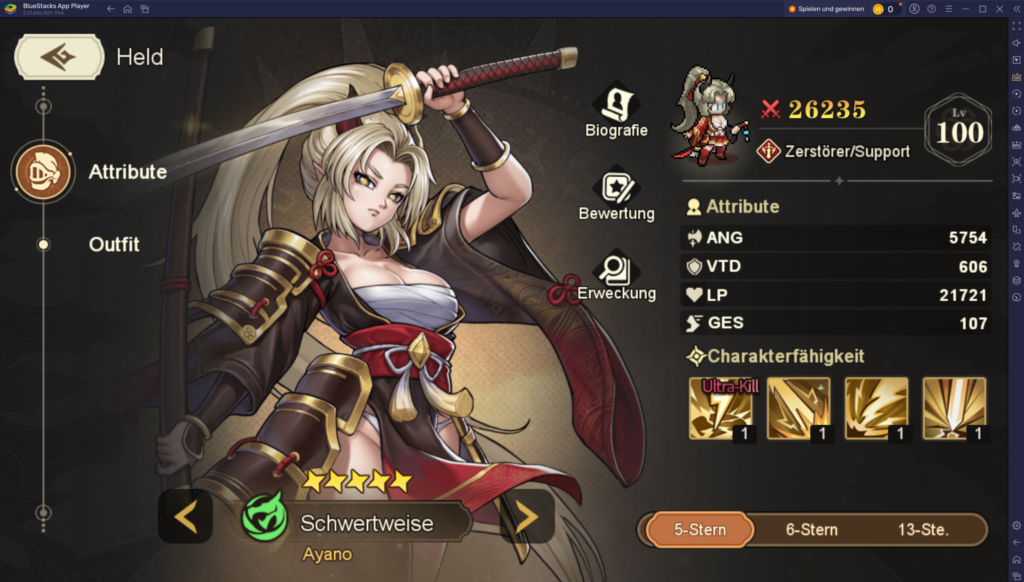Open BlueStacks home screen
Screen dimensions: 1024x582
click(x=127, y=9)
